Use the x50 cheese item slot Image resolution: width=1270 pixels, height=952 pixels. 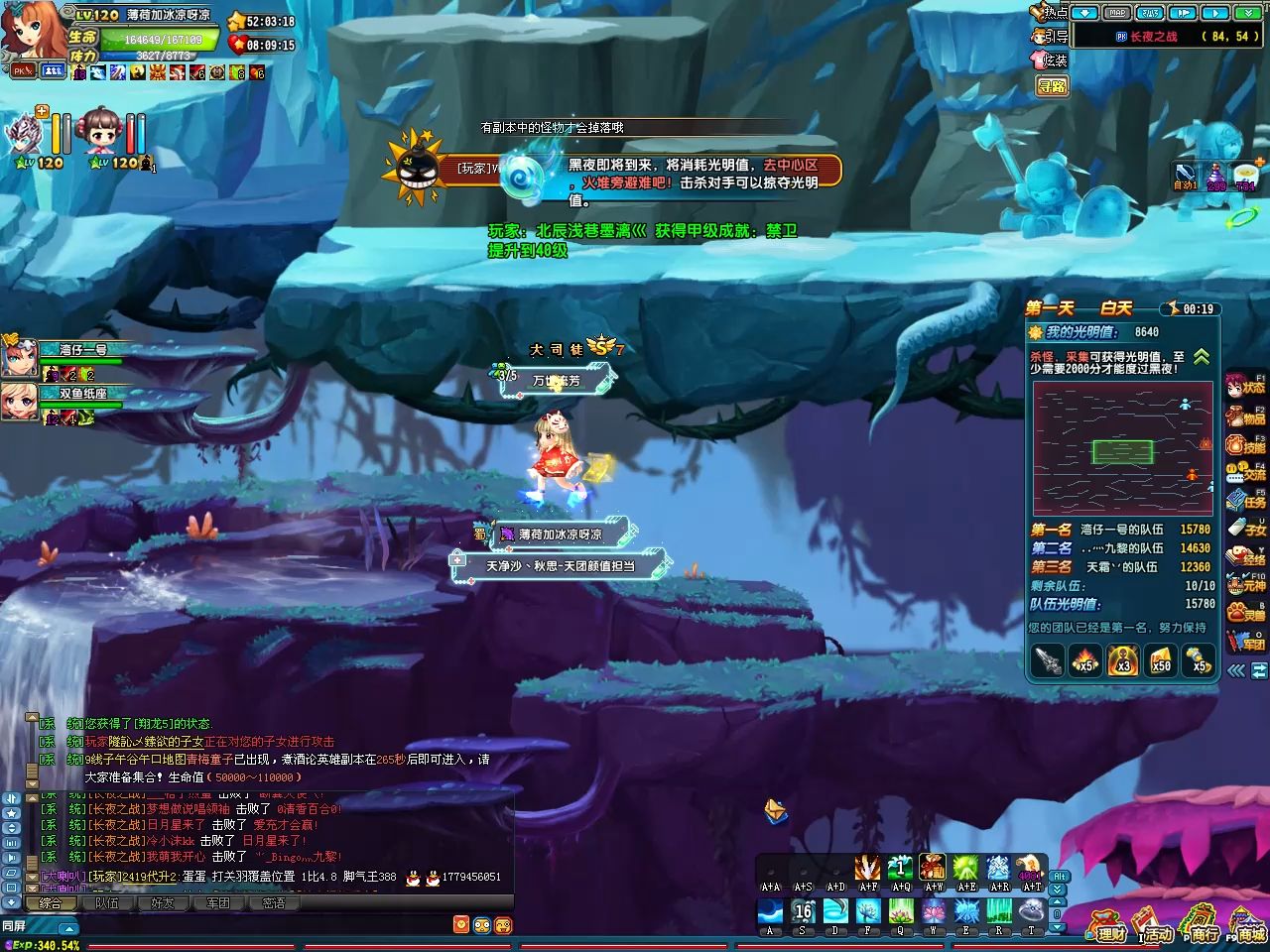coord(1160,660)
